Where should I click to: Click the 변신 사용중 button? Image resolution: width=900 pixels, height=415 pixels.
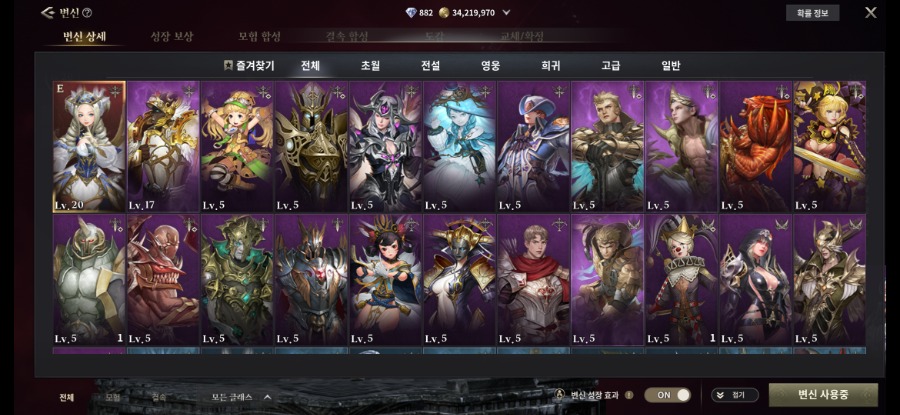point(823,395)
